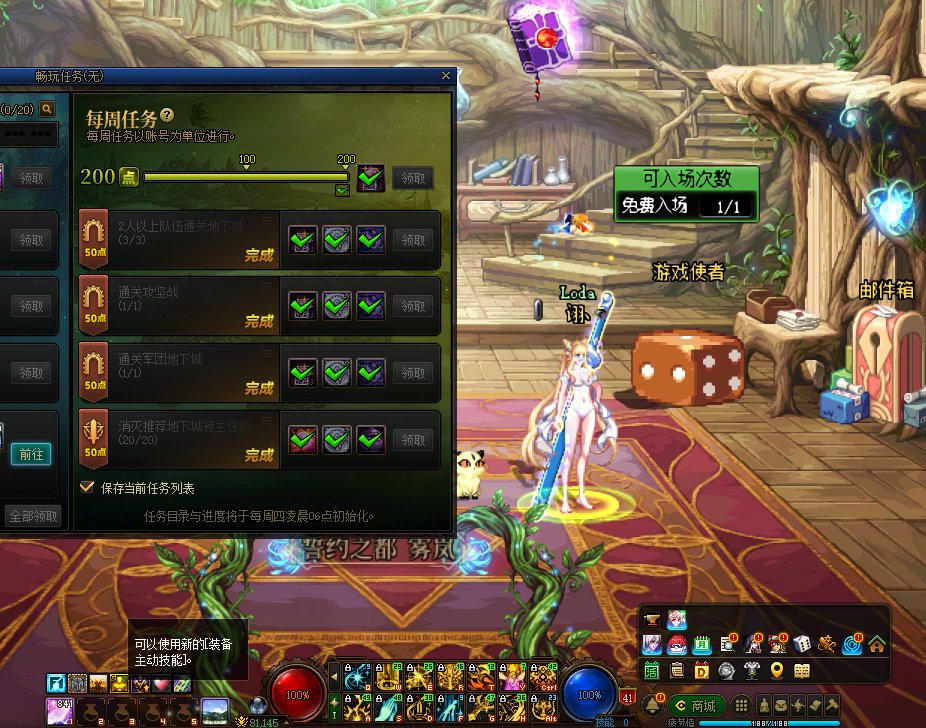Viewport: 926px width, 728px height.
Task: Select the 通关攻坚战 task row
Action: [x=180, y=306]
